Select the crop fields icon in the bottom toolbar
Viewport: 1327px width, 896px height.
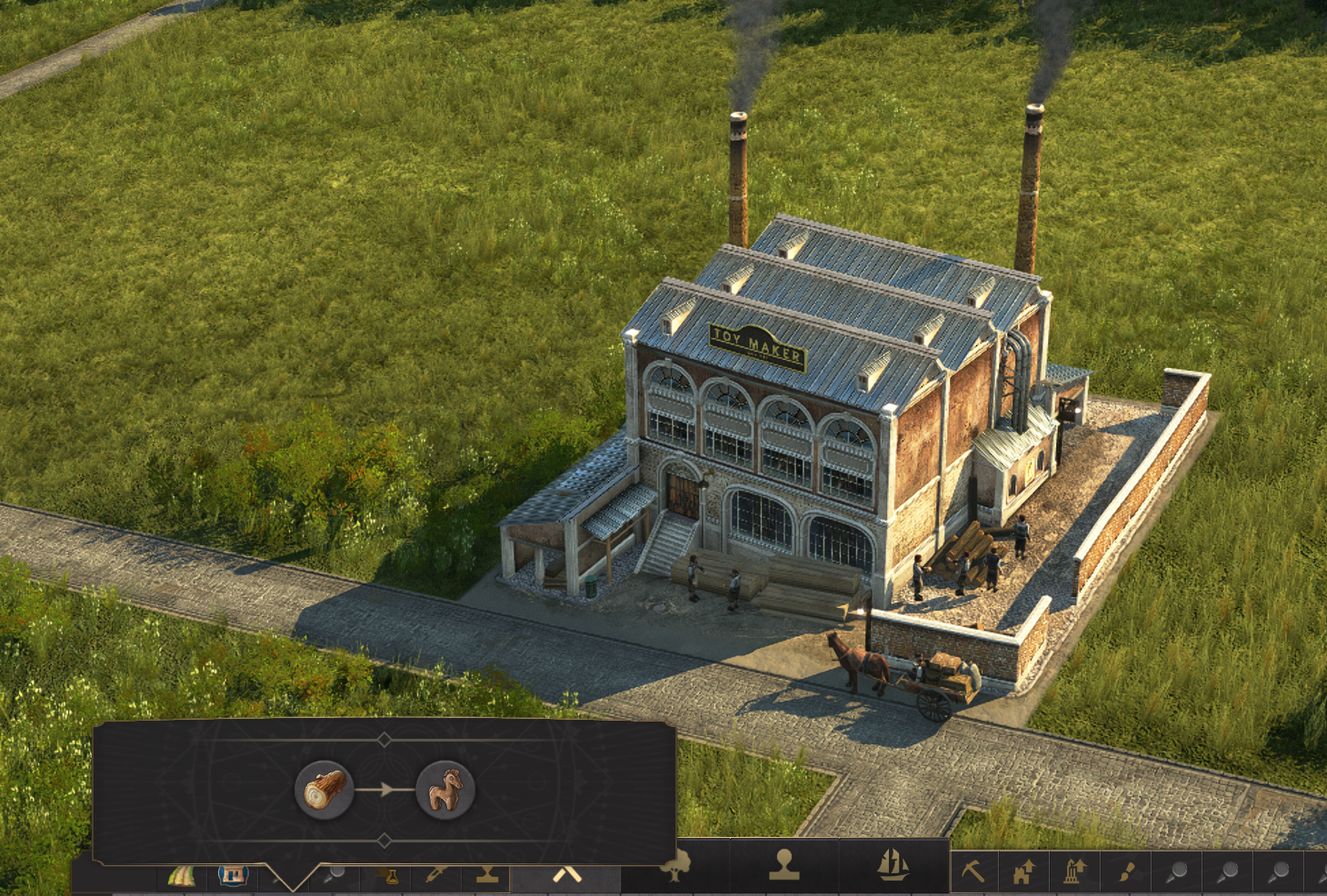pos(182,877)
